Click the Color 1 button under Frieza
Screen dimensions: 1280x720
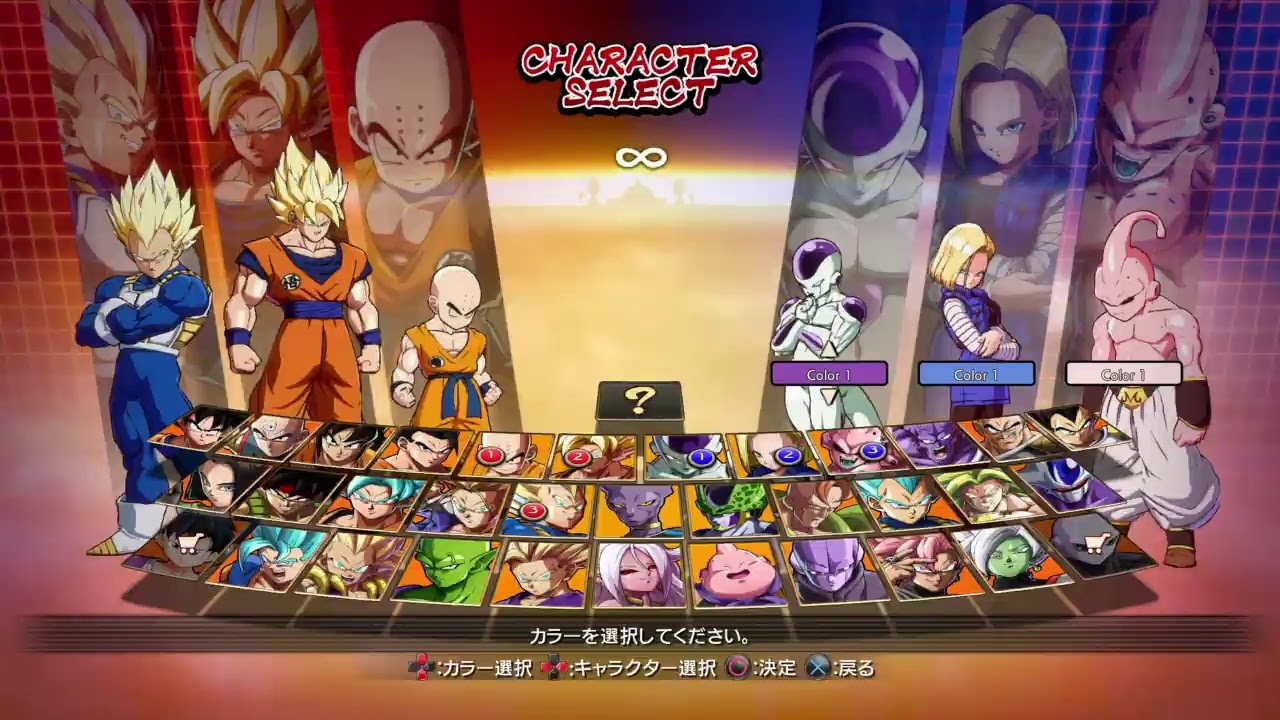830,374
